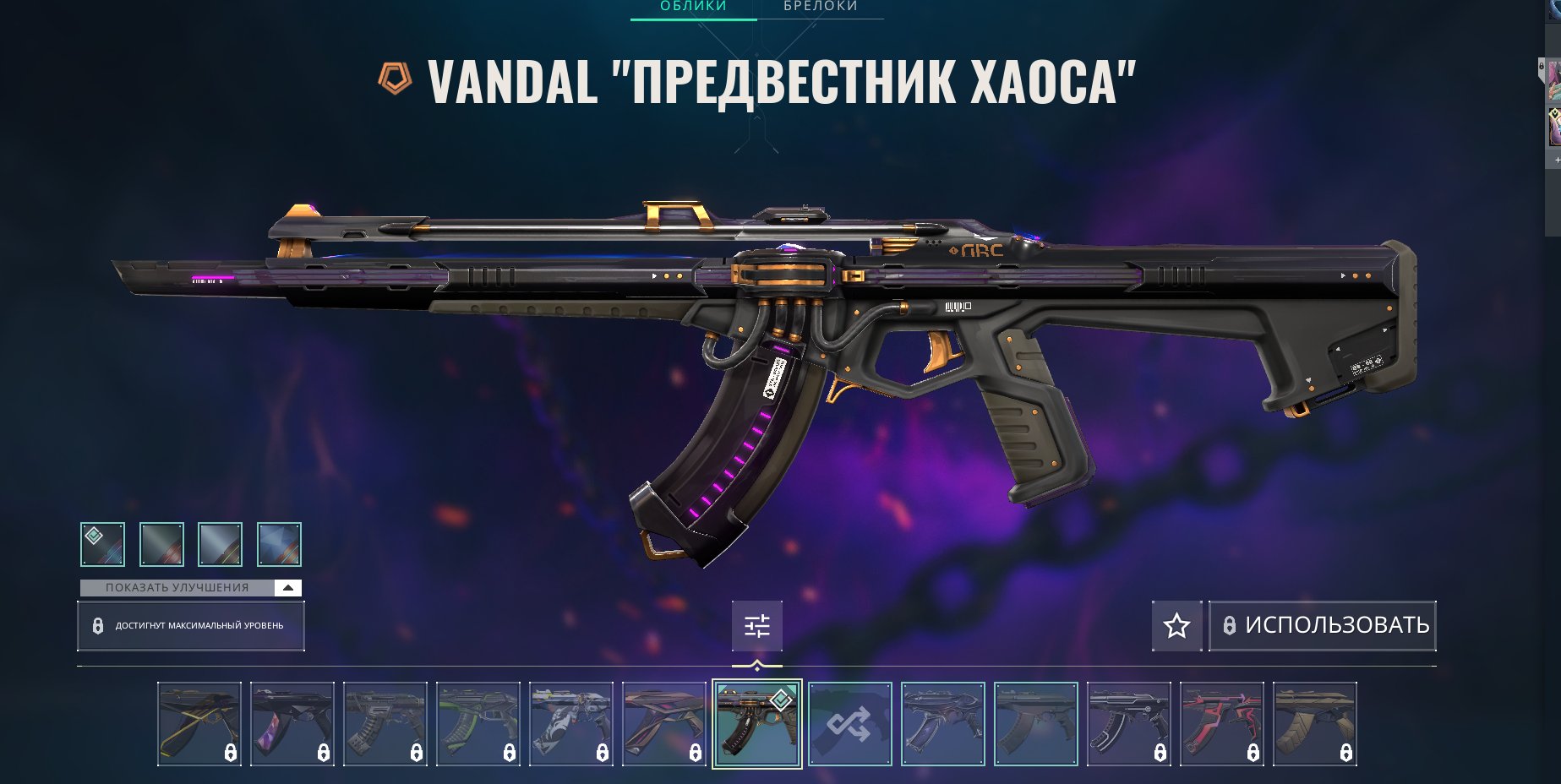Open the filter sliders button

point(756,626)
